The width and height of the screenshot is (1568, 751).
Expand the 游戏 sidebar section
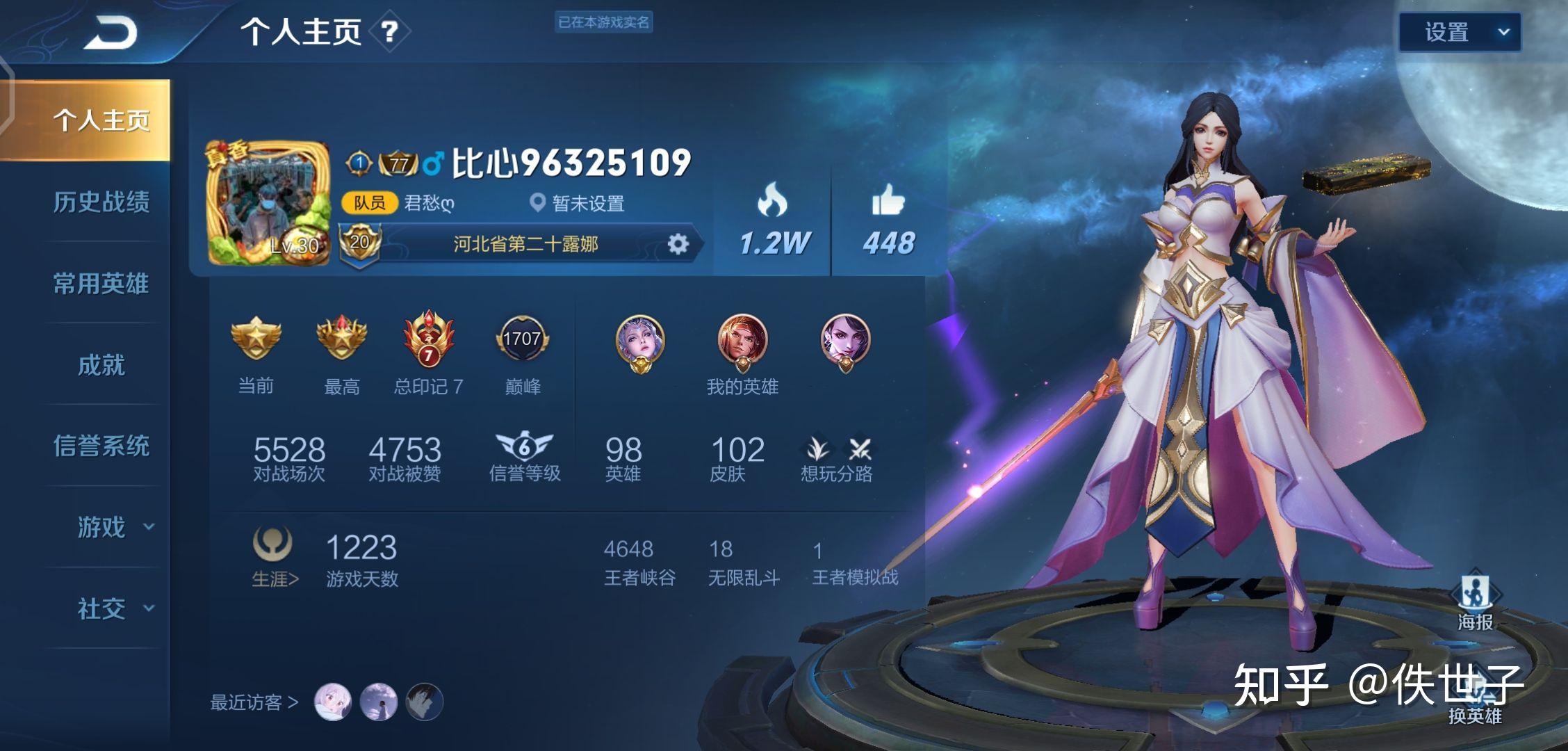click(x=101, y=528)
